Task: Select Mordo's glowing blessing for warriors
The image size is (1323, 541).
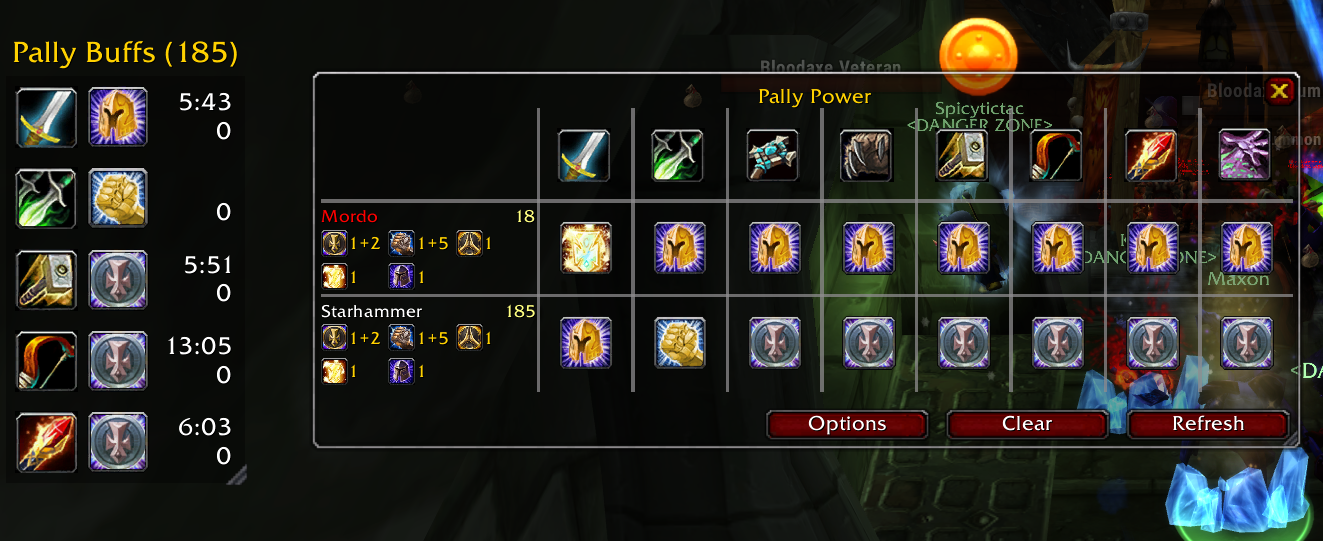Action: (586, 248)
